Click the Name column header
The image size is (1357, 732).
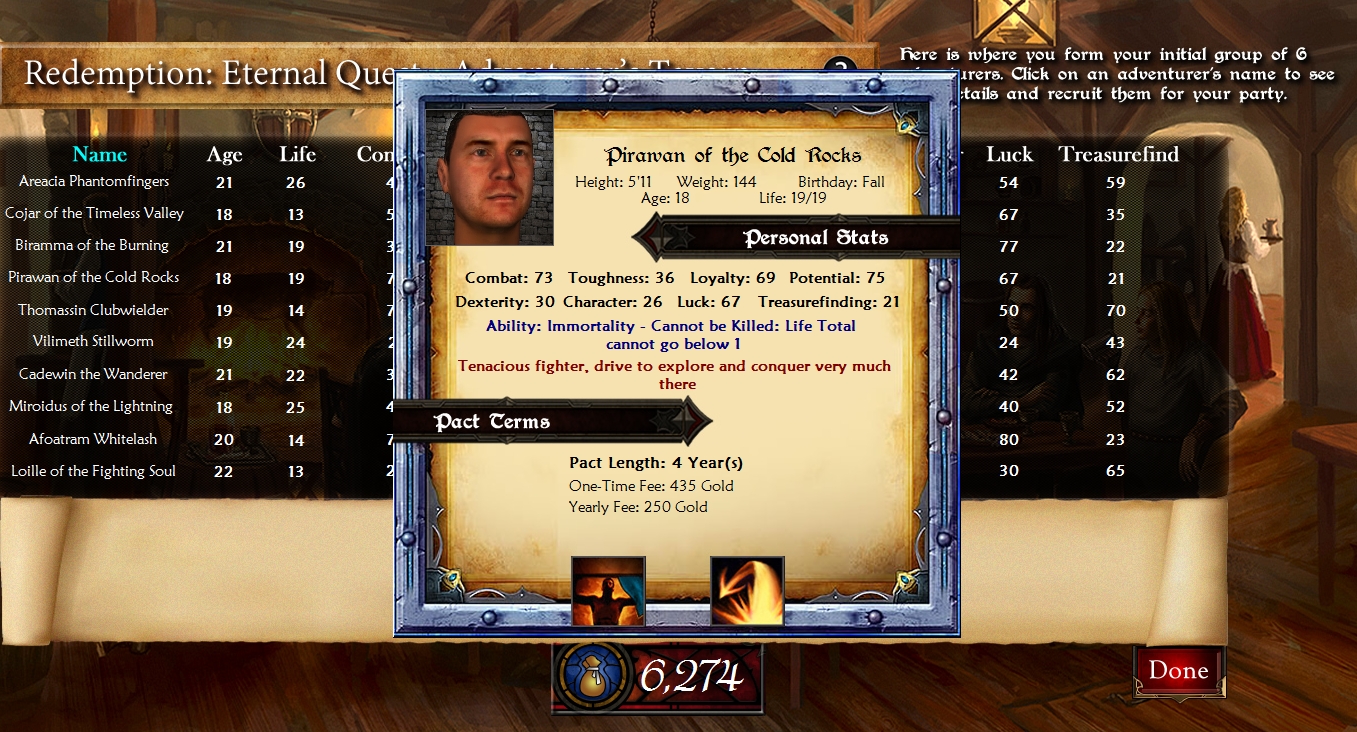[x=99, y=155]
